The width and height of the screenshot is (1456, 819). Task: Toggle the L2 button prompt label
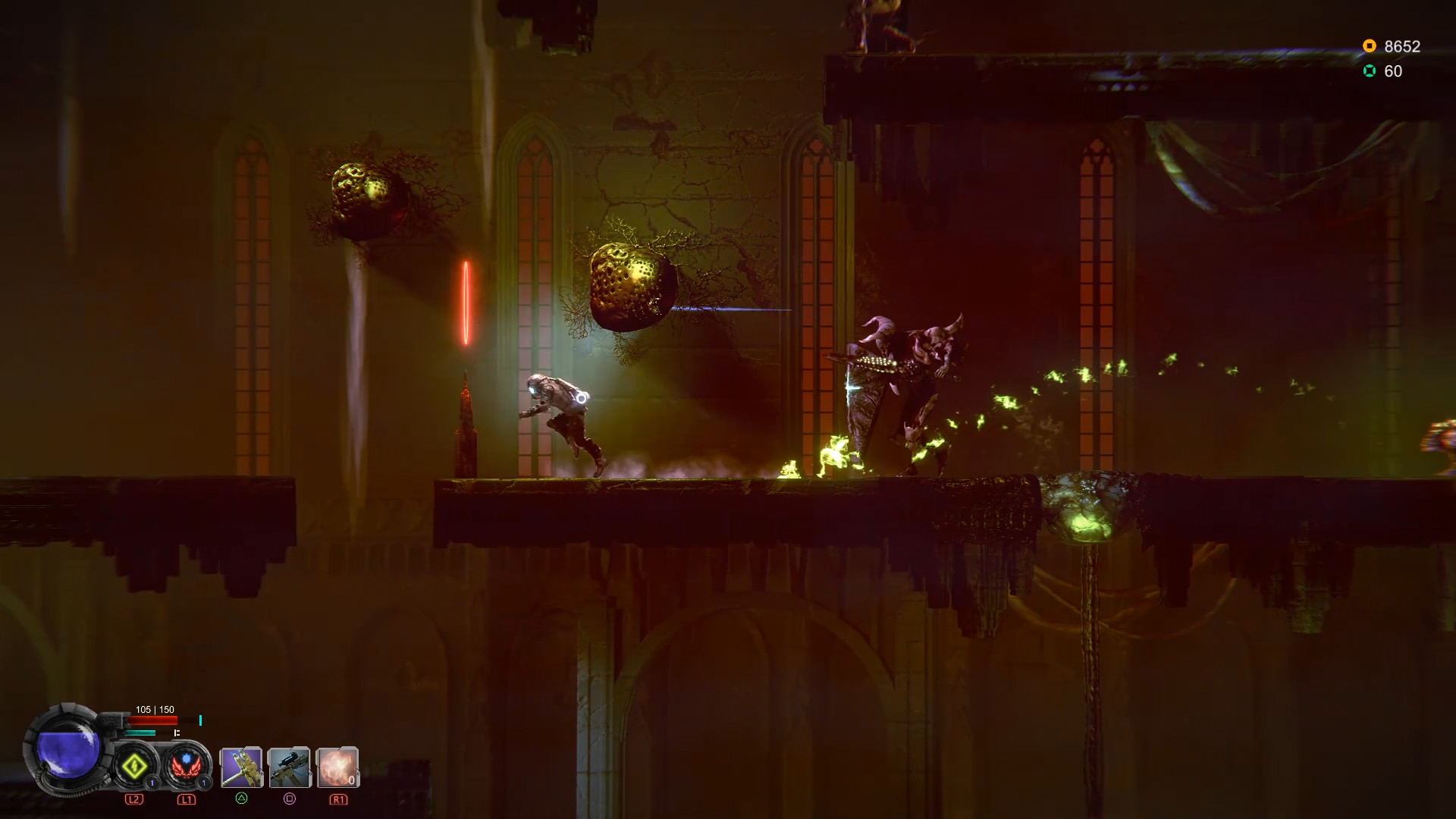[134, 800]
